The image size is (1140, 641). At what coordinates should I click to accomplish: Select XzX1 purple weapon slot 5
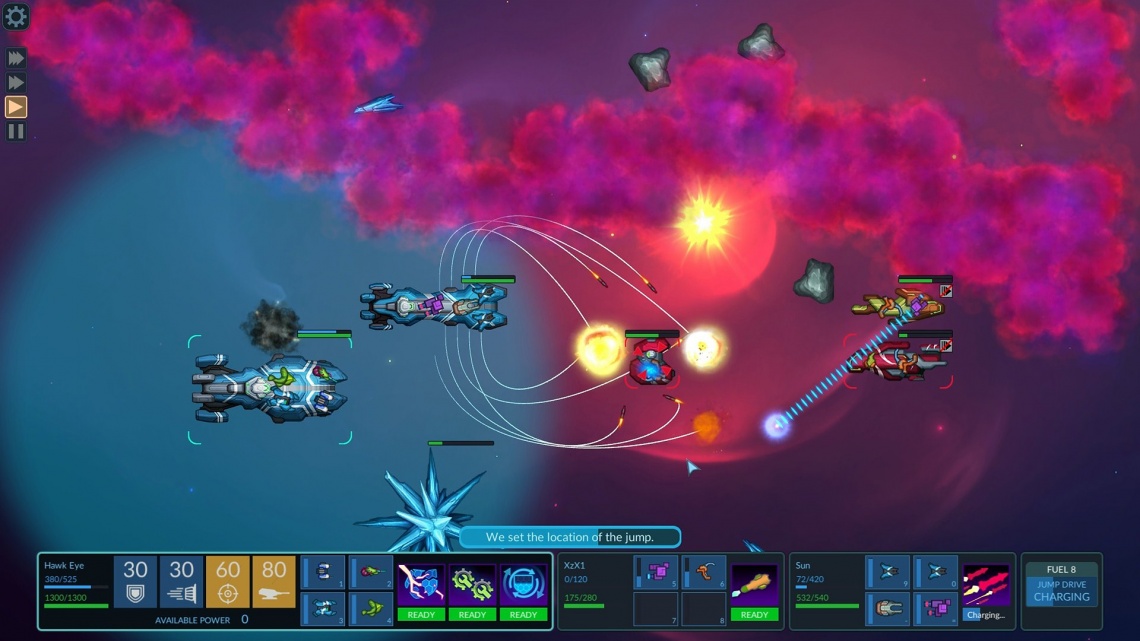(x=657, y=573)
